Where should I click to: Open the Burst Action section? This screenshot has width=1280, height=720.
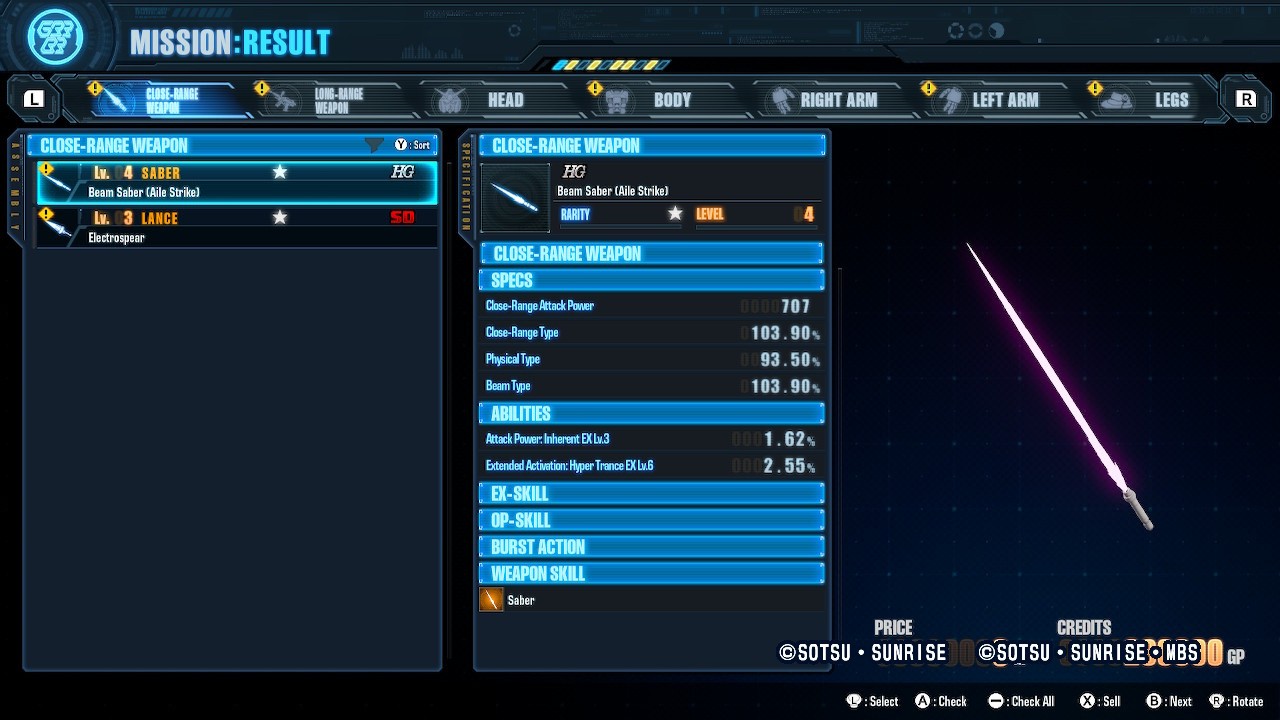click(x=651, y=547)
